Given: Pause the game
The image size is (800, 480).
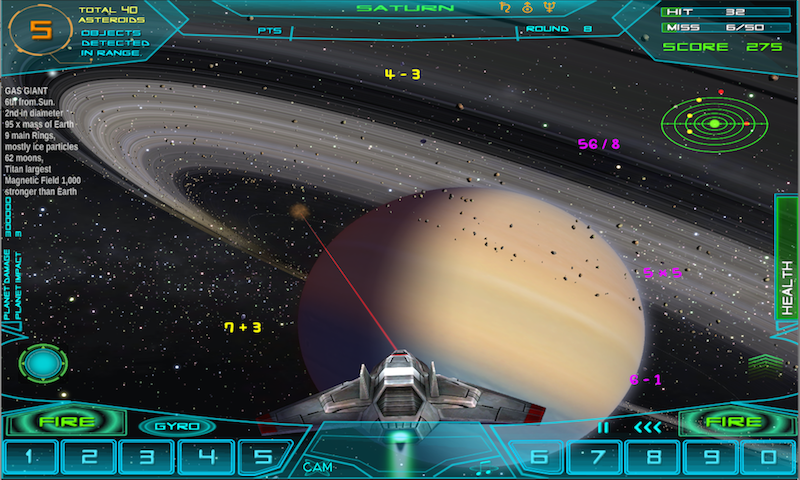Looking at the screenshot, I should click(602, 428).
